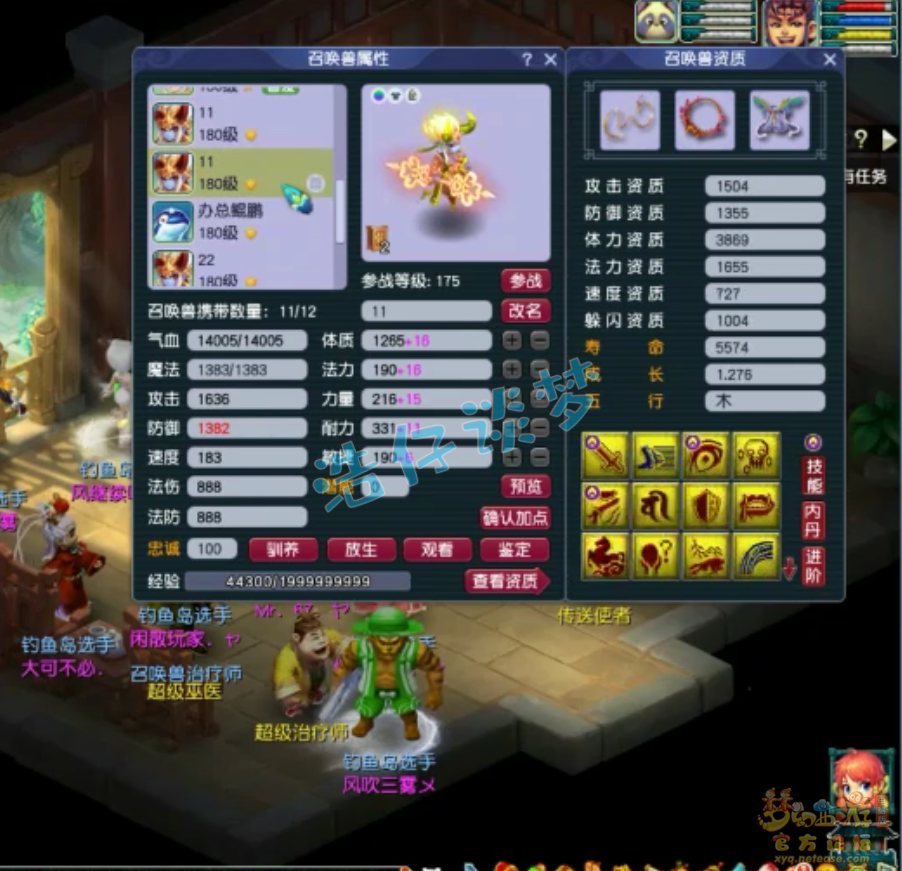Select the red beaded bracelet equipment slot
The height and width of the screenshot is (871, 902).
pyautogui.click(x=705, y=121)
